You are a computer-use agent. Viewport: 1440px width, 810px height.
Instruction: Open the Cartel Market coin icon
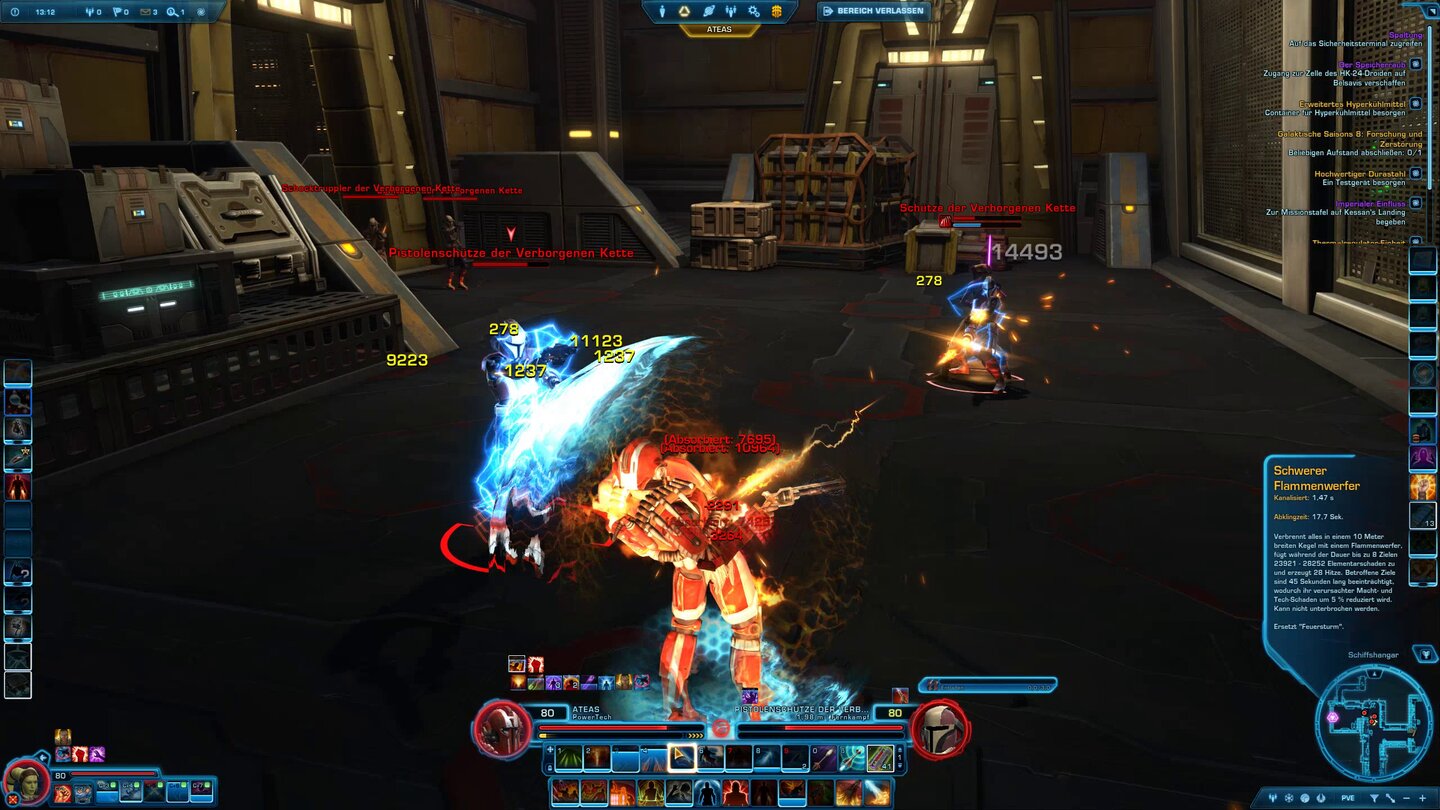click(x=776, y=10)
